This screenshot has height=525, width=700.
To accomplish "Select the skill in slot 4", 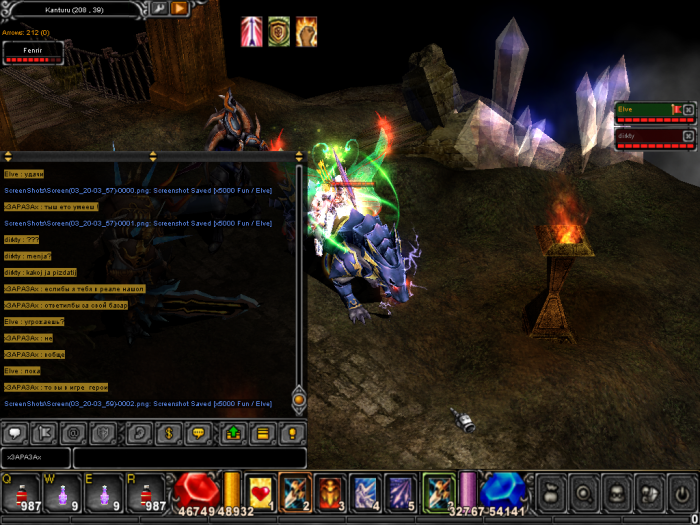I will (x=365, y=491).
